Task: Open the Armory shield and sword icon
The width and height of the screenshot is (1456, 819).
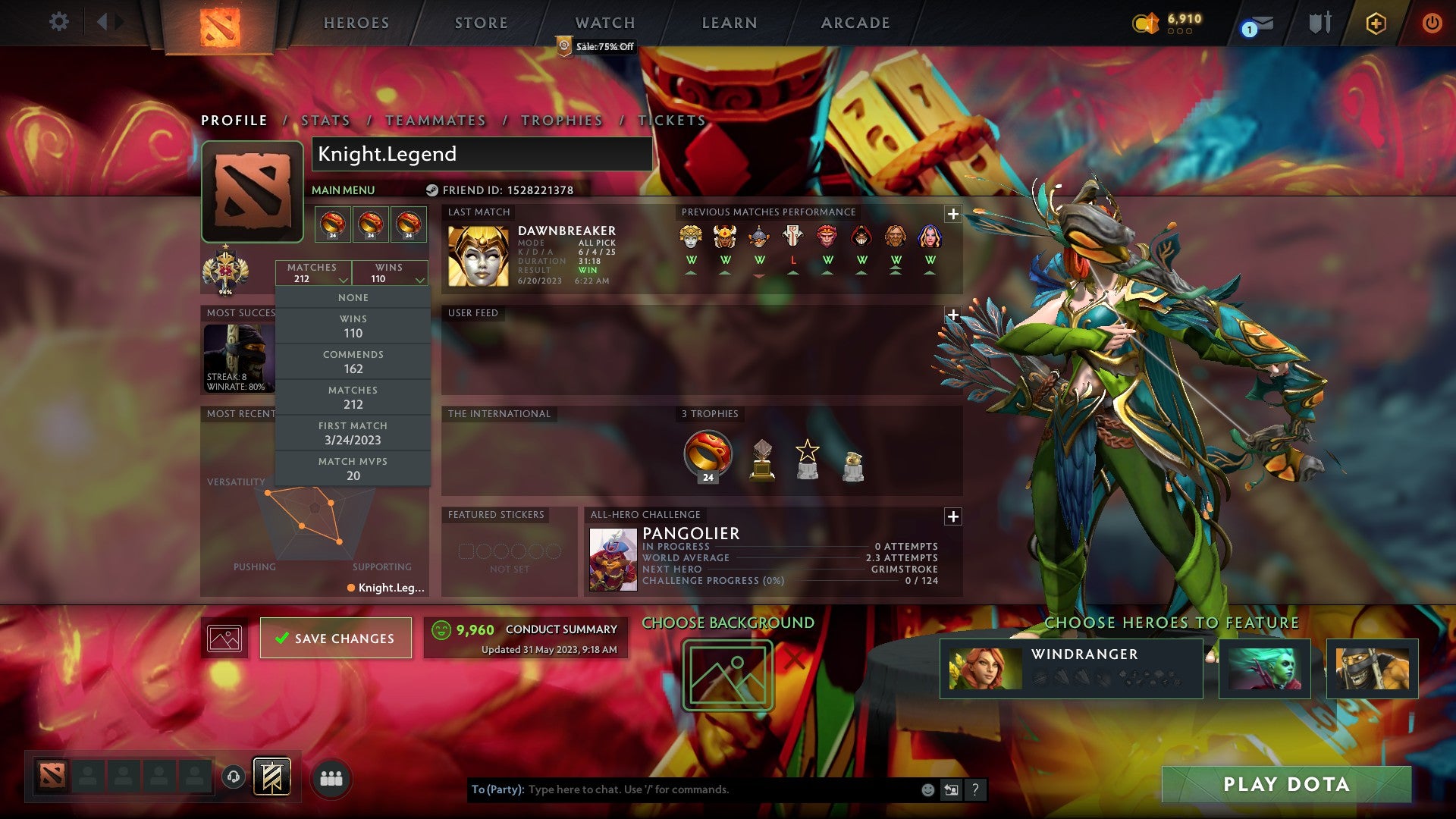Action: [1319, 23]
